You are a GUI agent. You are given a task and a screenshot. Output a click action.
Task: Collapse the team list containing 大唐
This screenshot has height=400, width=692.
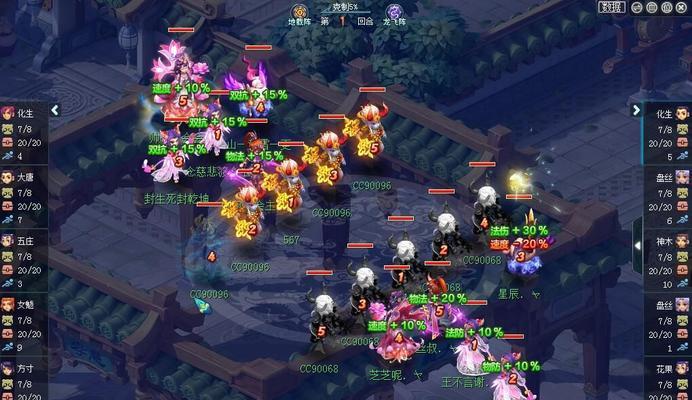tap(55, 110)
